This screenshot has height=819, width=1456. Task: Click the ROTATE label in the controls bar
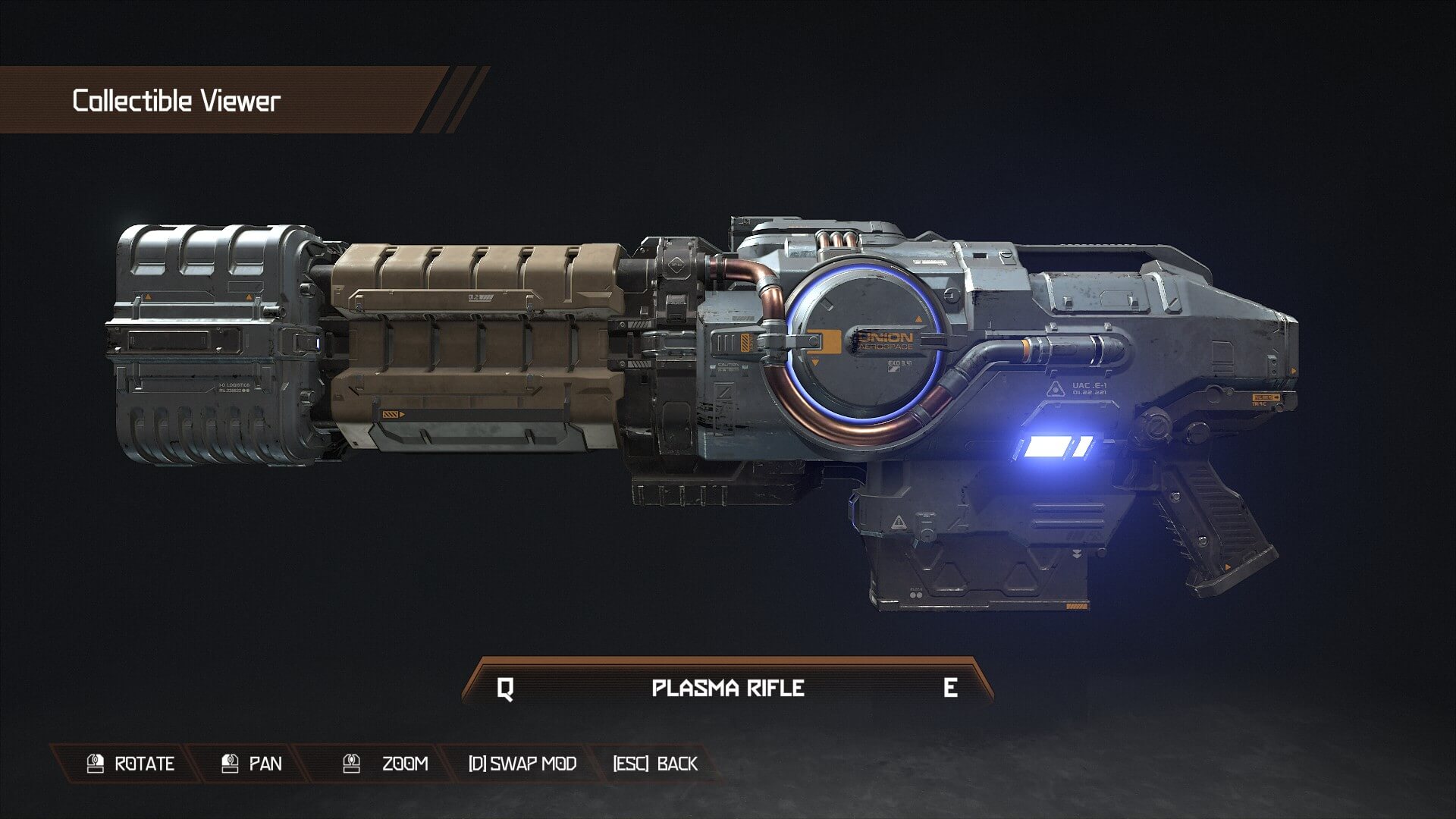143,764
